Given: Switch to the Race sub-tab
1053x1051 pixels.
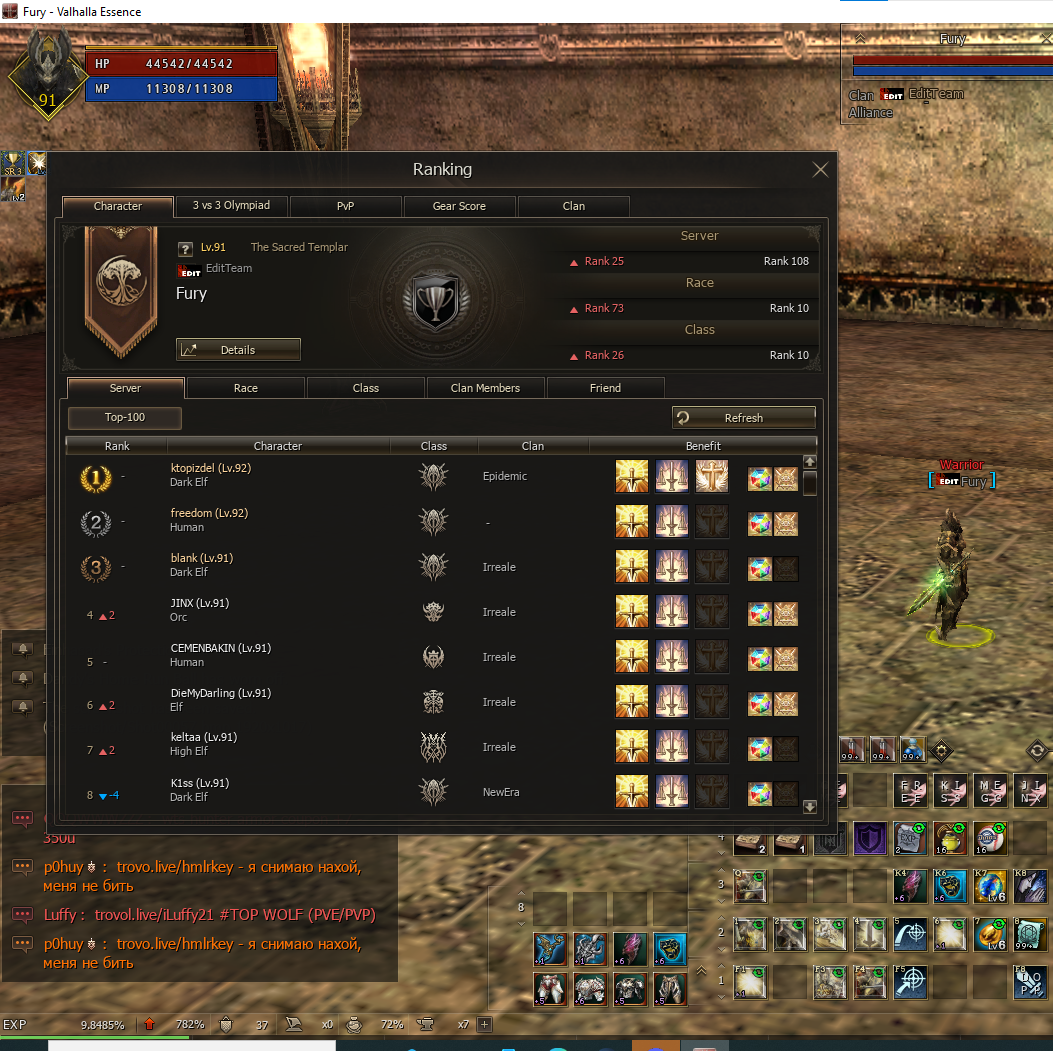Looking at the screenshot, I should pyautogui.click(x=245, y=388).
